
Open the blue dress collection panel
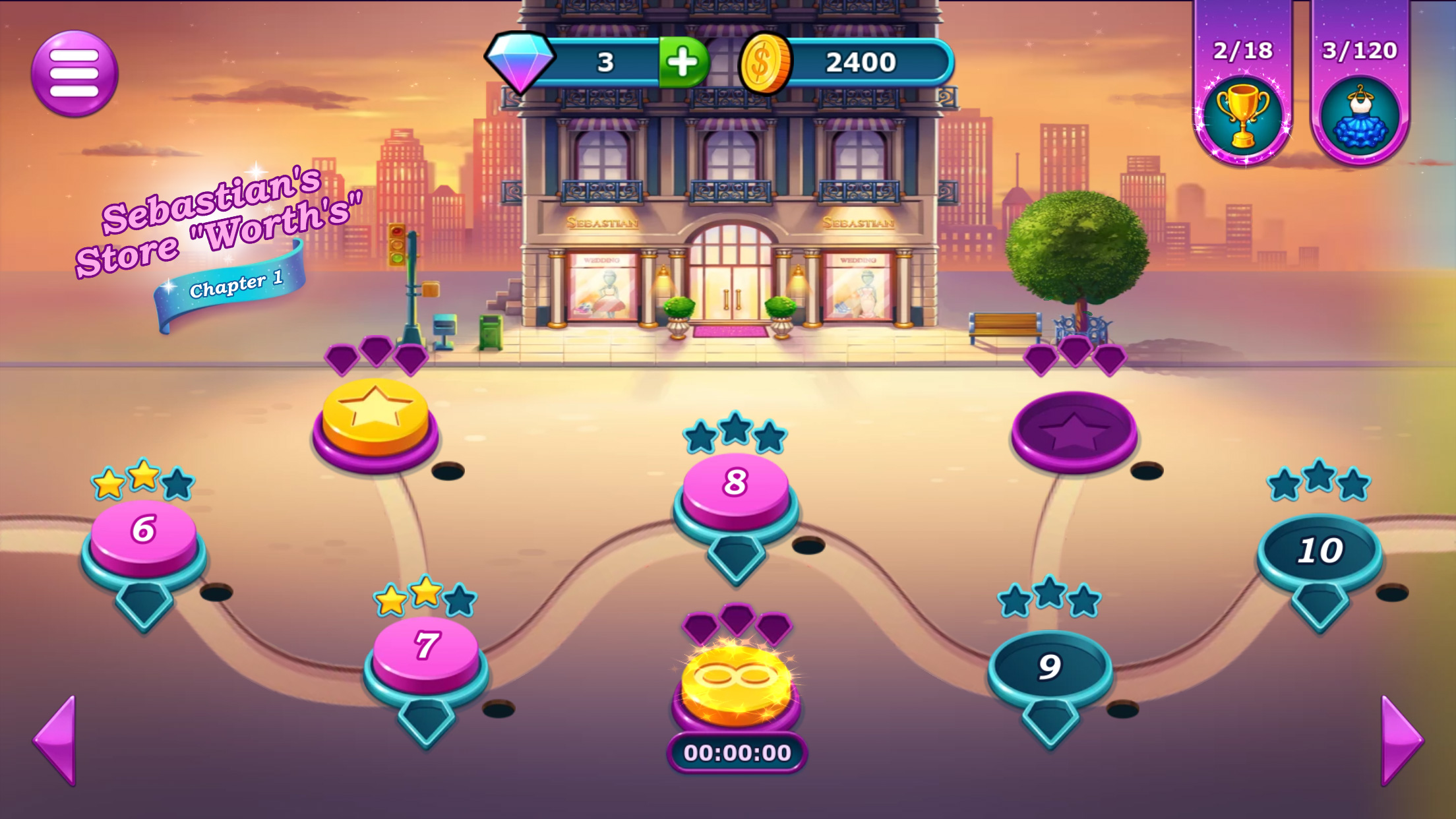pyautogui.click(x=1360, y=117)
